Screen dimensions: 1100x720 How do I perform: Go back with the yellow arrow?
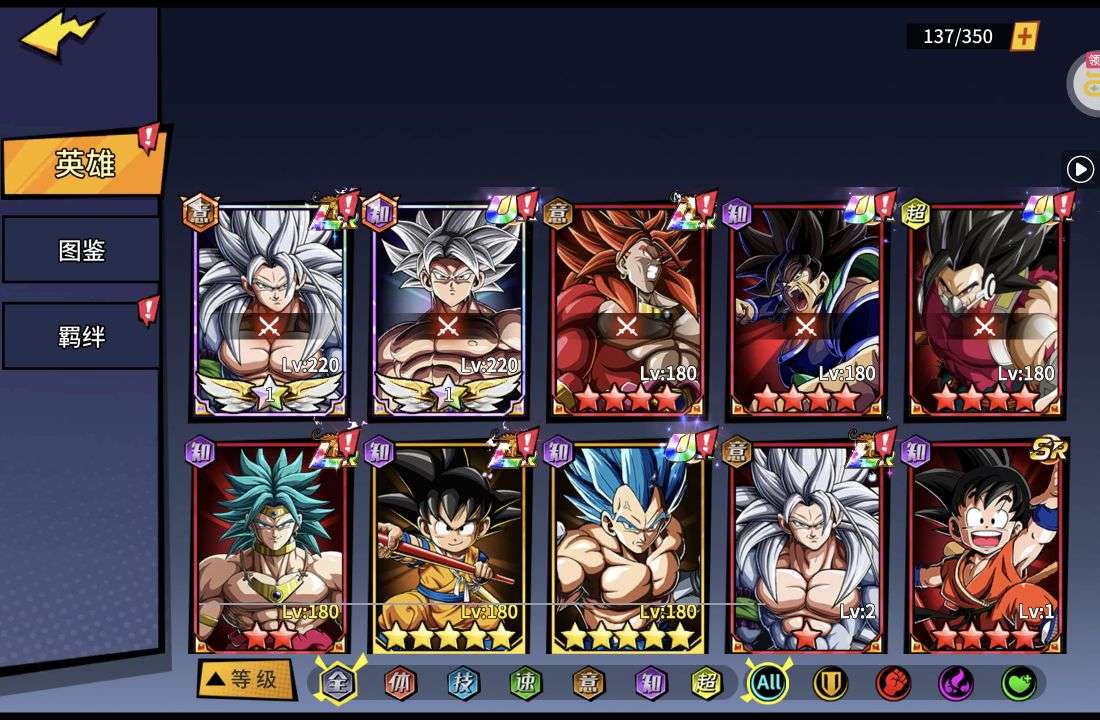58,37
